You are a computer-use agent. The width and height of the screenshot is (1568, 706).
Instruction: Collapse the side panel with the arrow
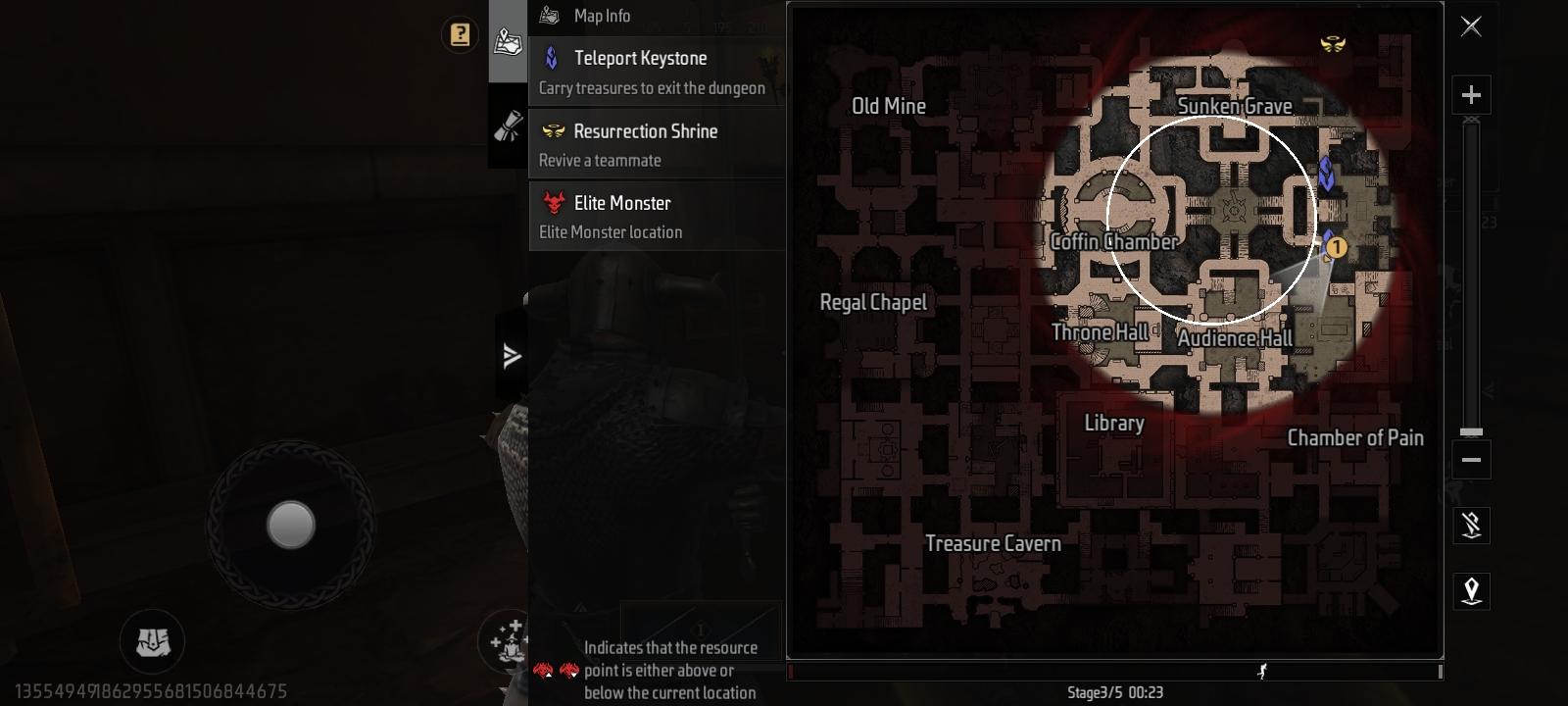point(512,356)
